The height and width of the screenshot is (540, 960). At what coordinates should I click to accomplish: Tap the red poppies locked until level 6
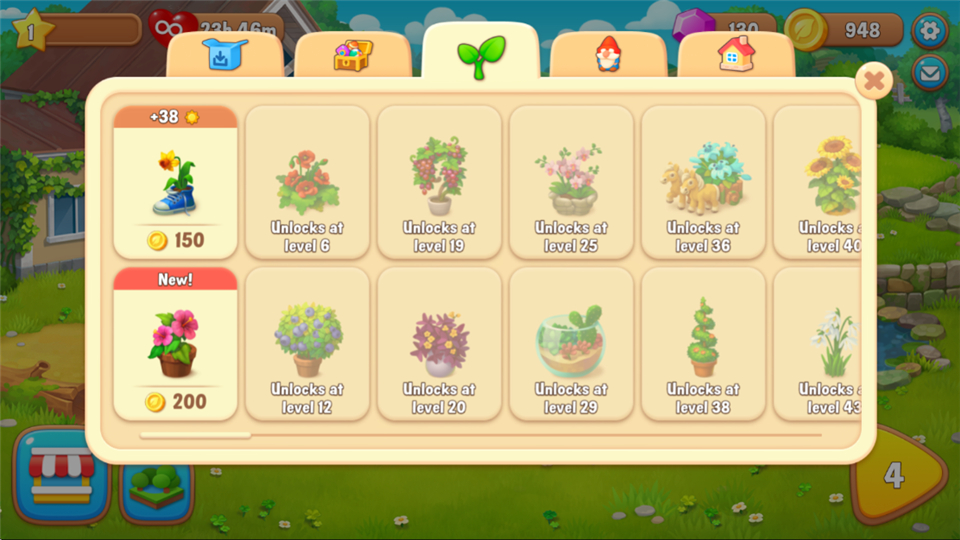tap(307, 182)
